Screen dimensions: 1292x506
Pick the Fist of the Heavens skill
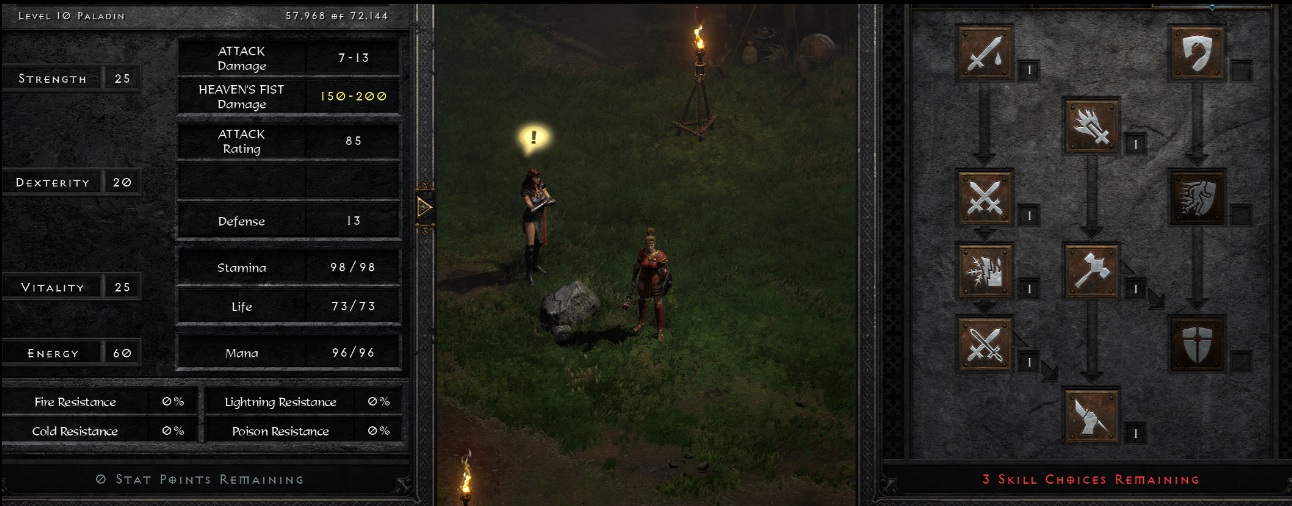pyautogui.click(x=1091, y=415)
